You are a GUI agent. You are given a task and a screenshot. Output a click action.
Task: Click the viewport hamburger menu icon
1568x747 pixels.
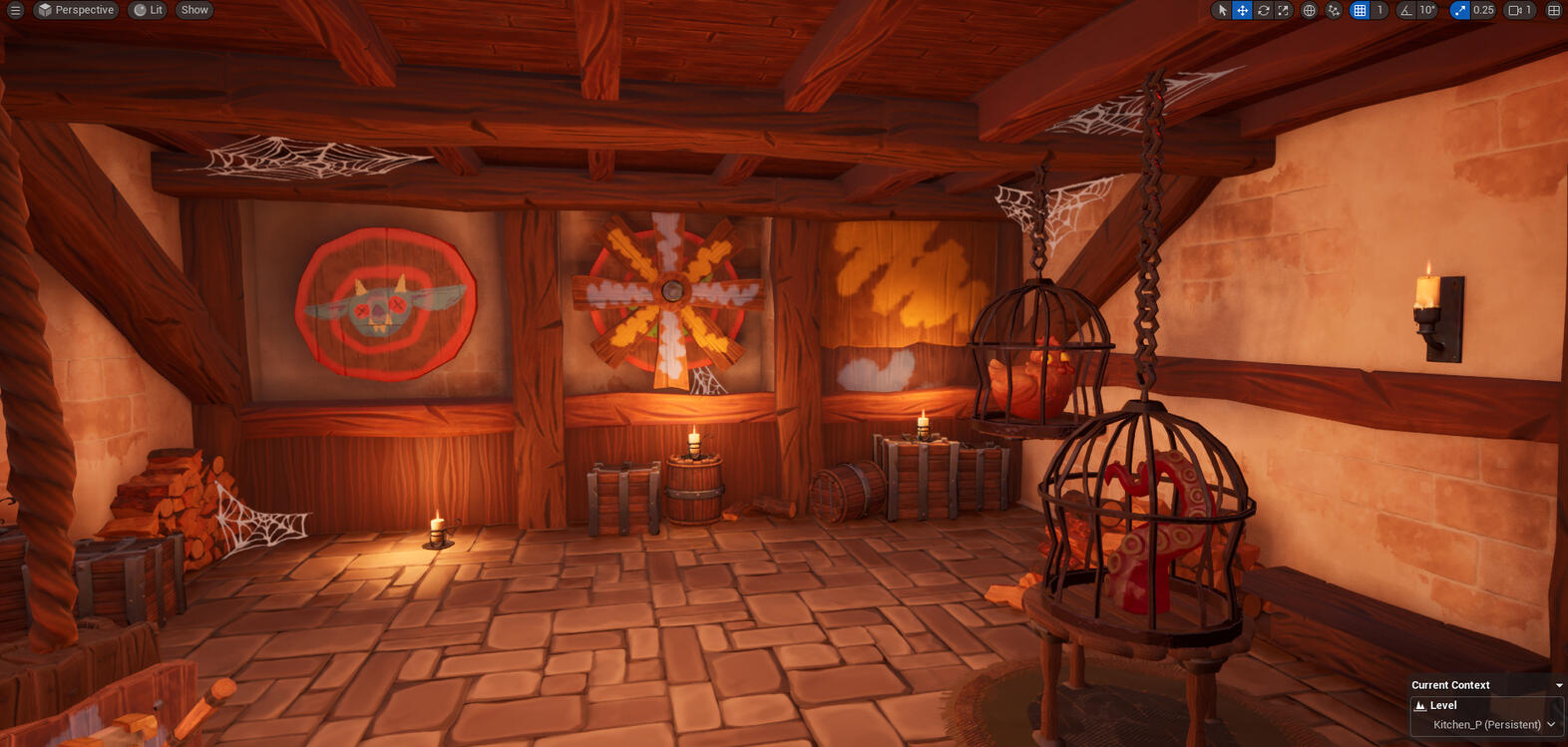coord(15,10)
